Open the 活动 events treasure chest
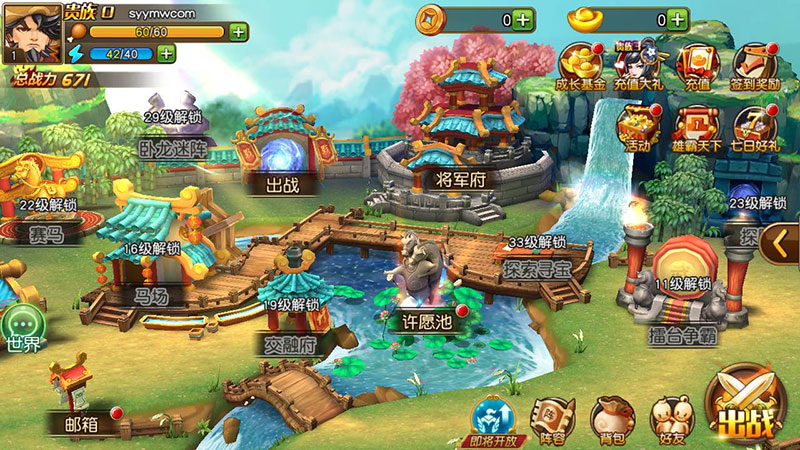The width and height of the screenshot is (800, 450). tap(638, 128)
